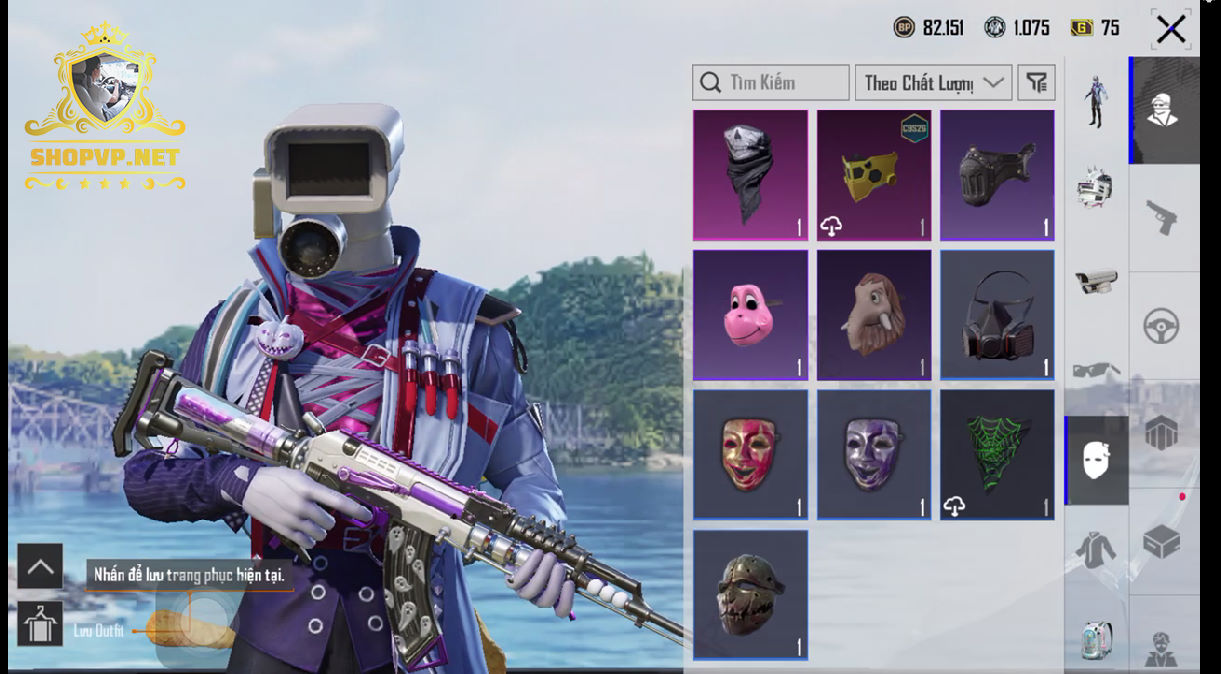The height and width of the screenshot is (674, 1221).
Task: Open the jacket clothing subcategory
Action: (1096, 548)
